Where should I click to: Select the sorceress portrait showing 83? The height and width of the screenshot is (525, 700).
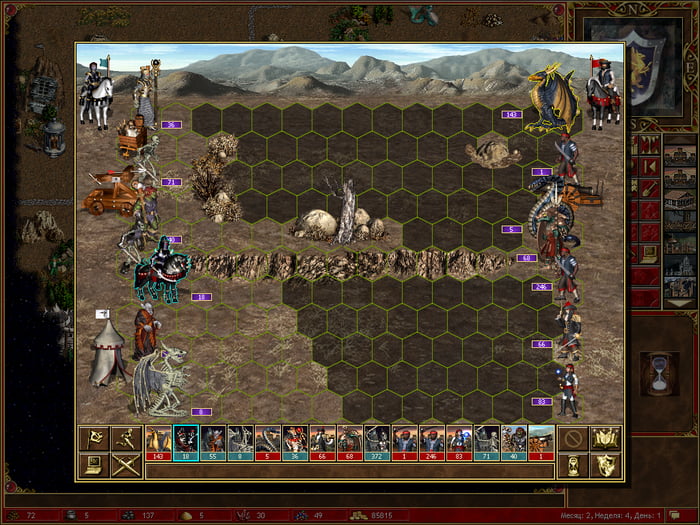point(458,442)
